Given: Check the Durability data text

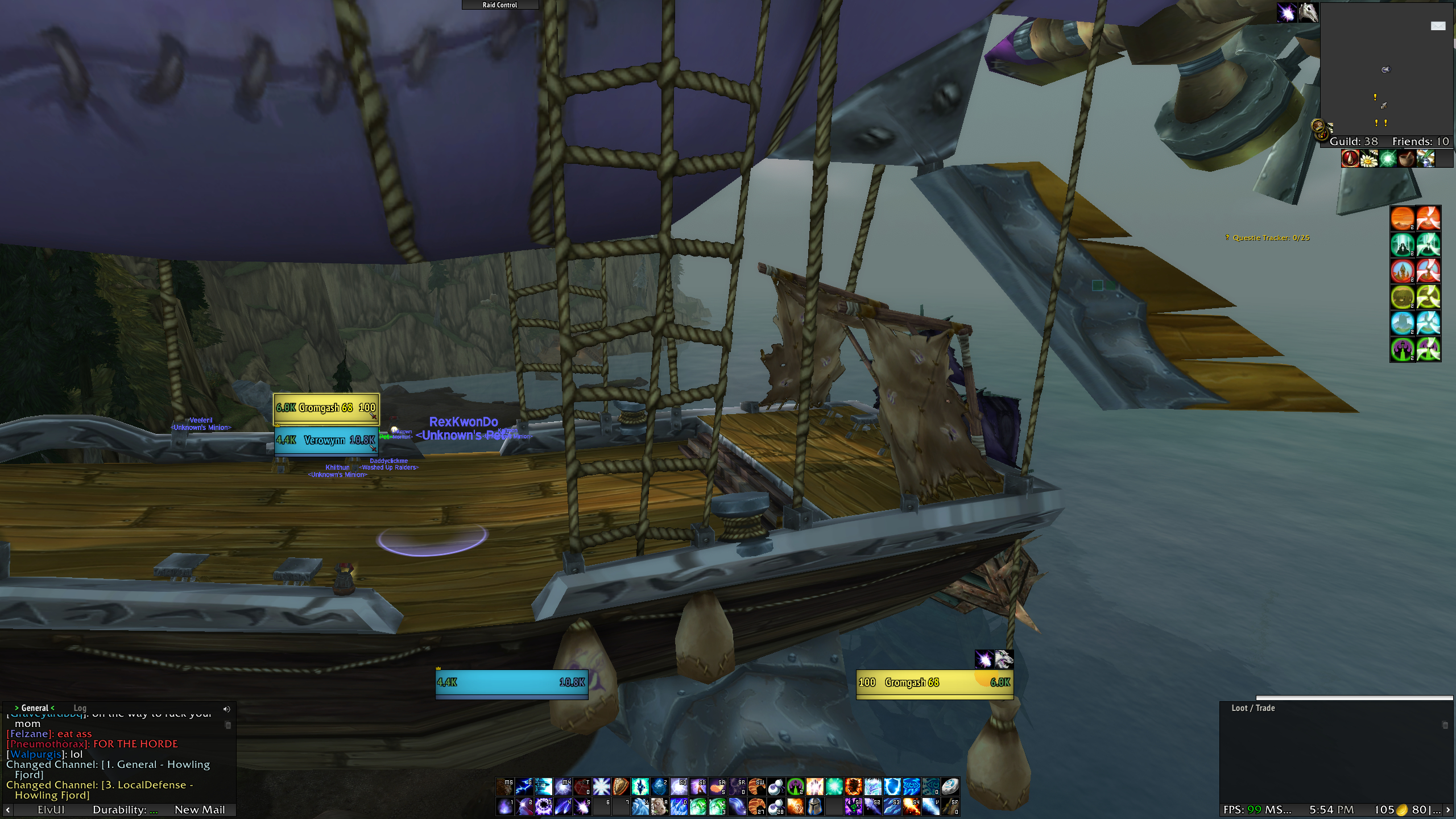Looking at the screenshot, I should point(125,809).
